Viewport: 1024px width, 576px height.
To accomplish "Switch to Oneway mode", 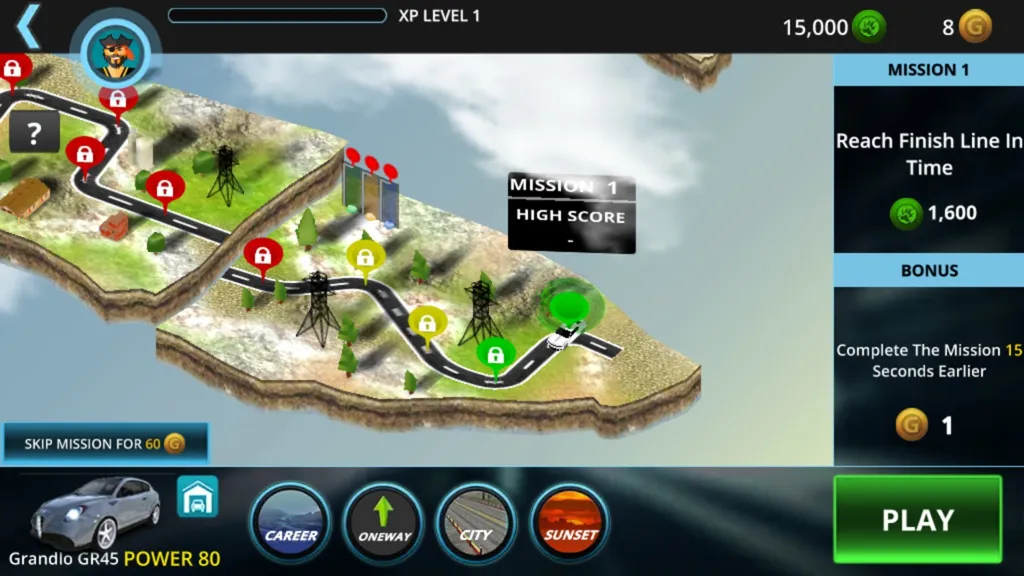I will point(384,524).
